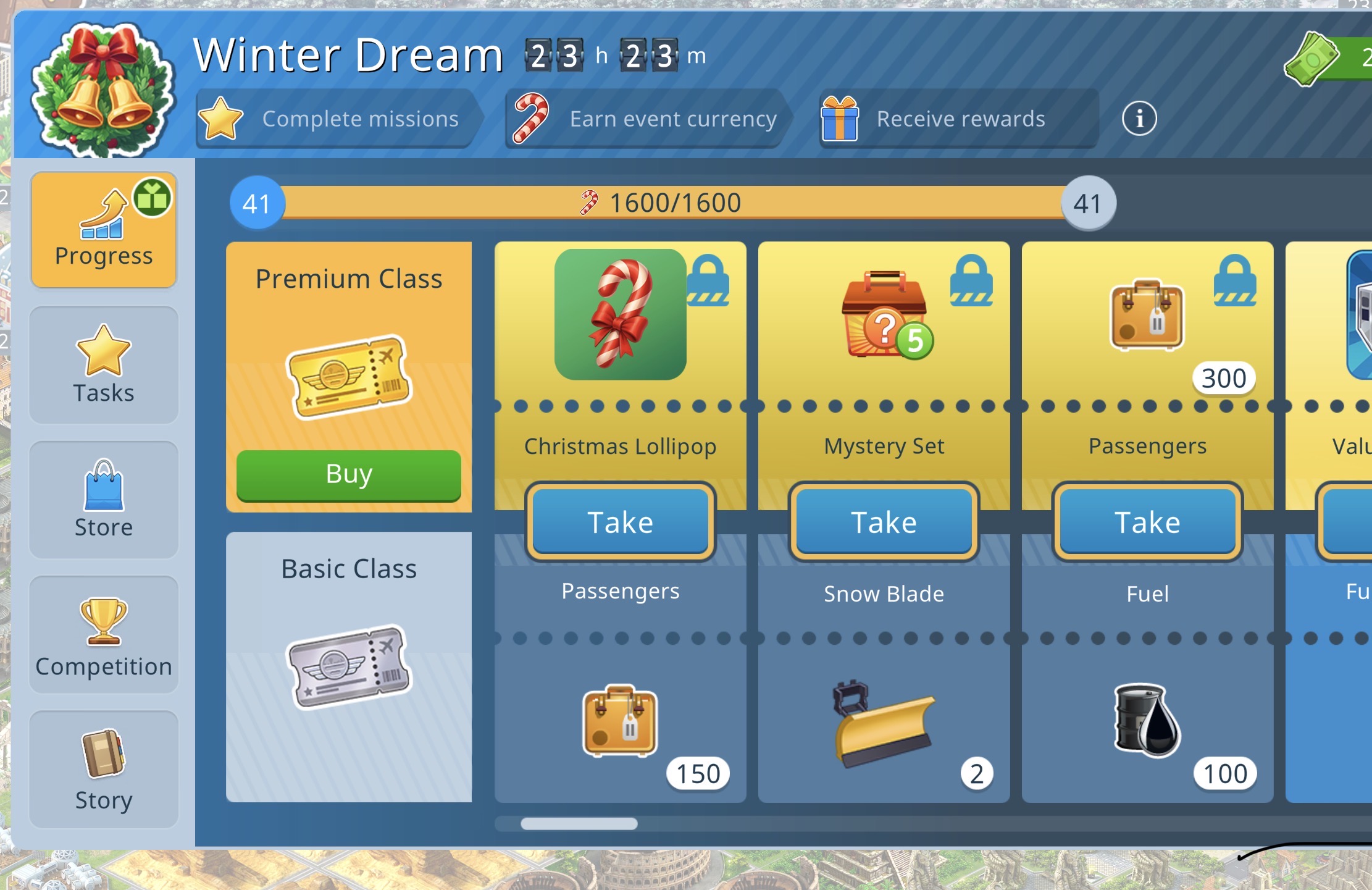Open the event info button
Image resolution: width=1372 pixels, height=890 pixels.
pos(1139,118)
